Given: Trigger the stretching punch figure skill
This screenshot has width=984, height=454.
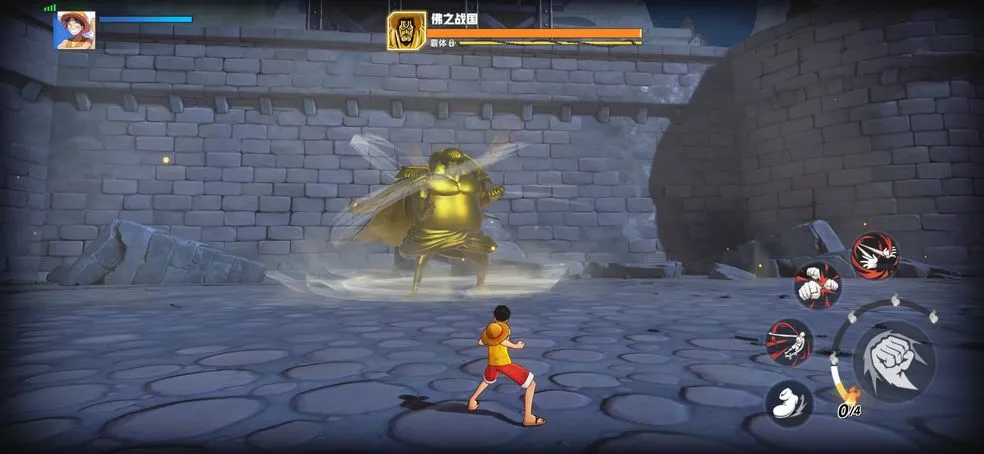Looking at the screenshot, I should [x=789, y=342].
